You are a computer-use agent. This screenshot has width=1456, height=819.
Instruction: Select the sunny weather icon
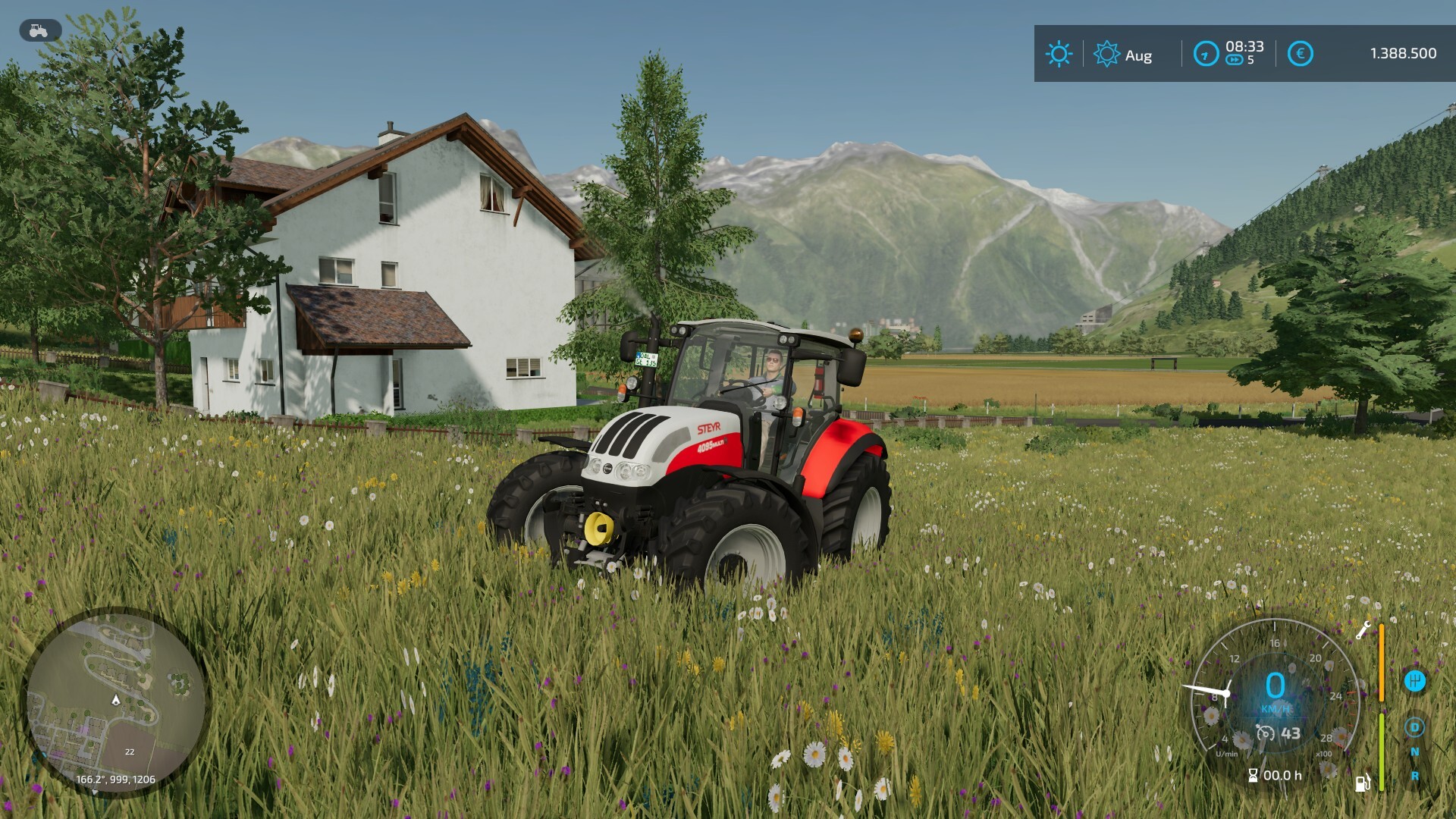tap(1059, 54)
